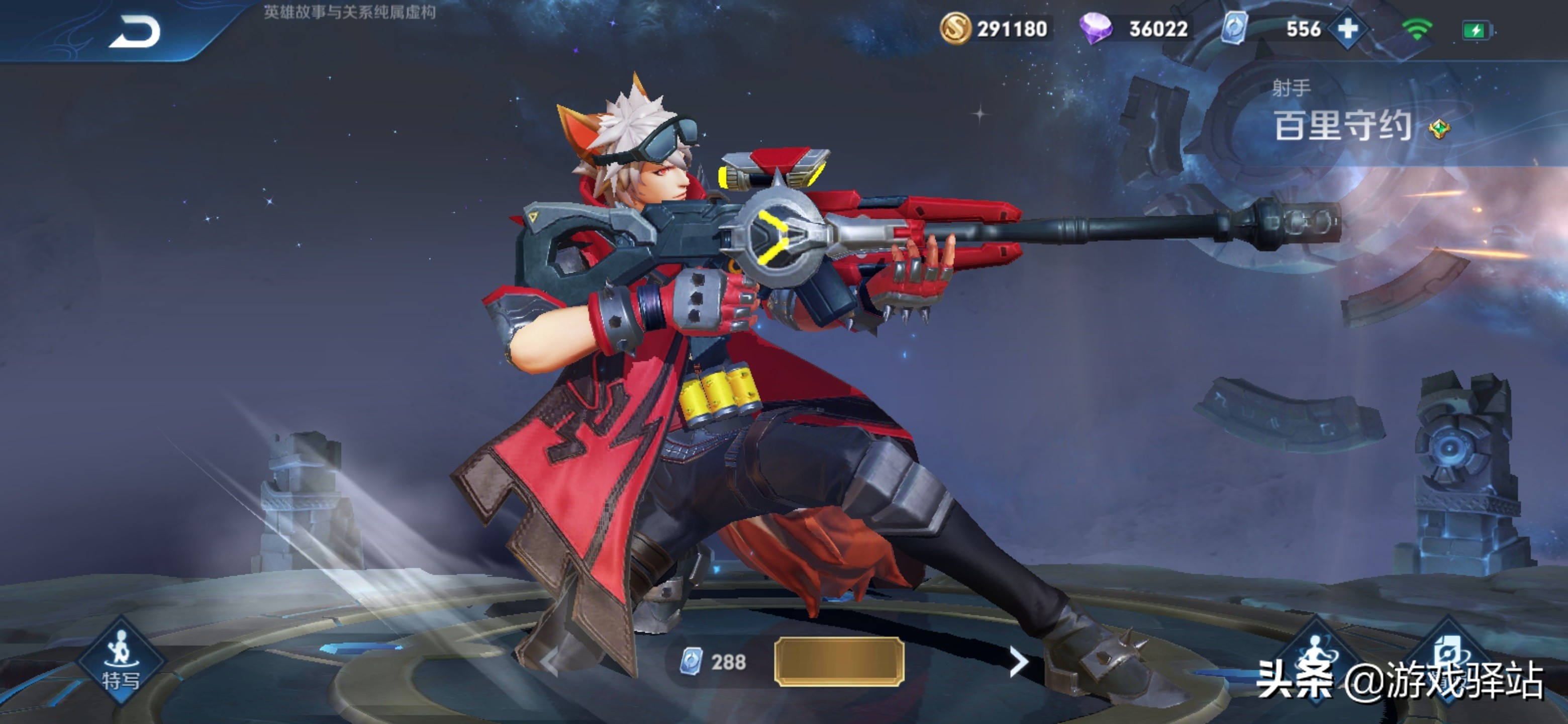Tap the purple diamond currency icon
Viewport: 1568px width, 724px height.
coord(1095,29)
